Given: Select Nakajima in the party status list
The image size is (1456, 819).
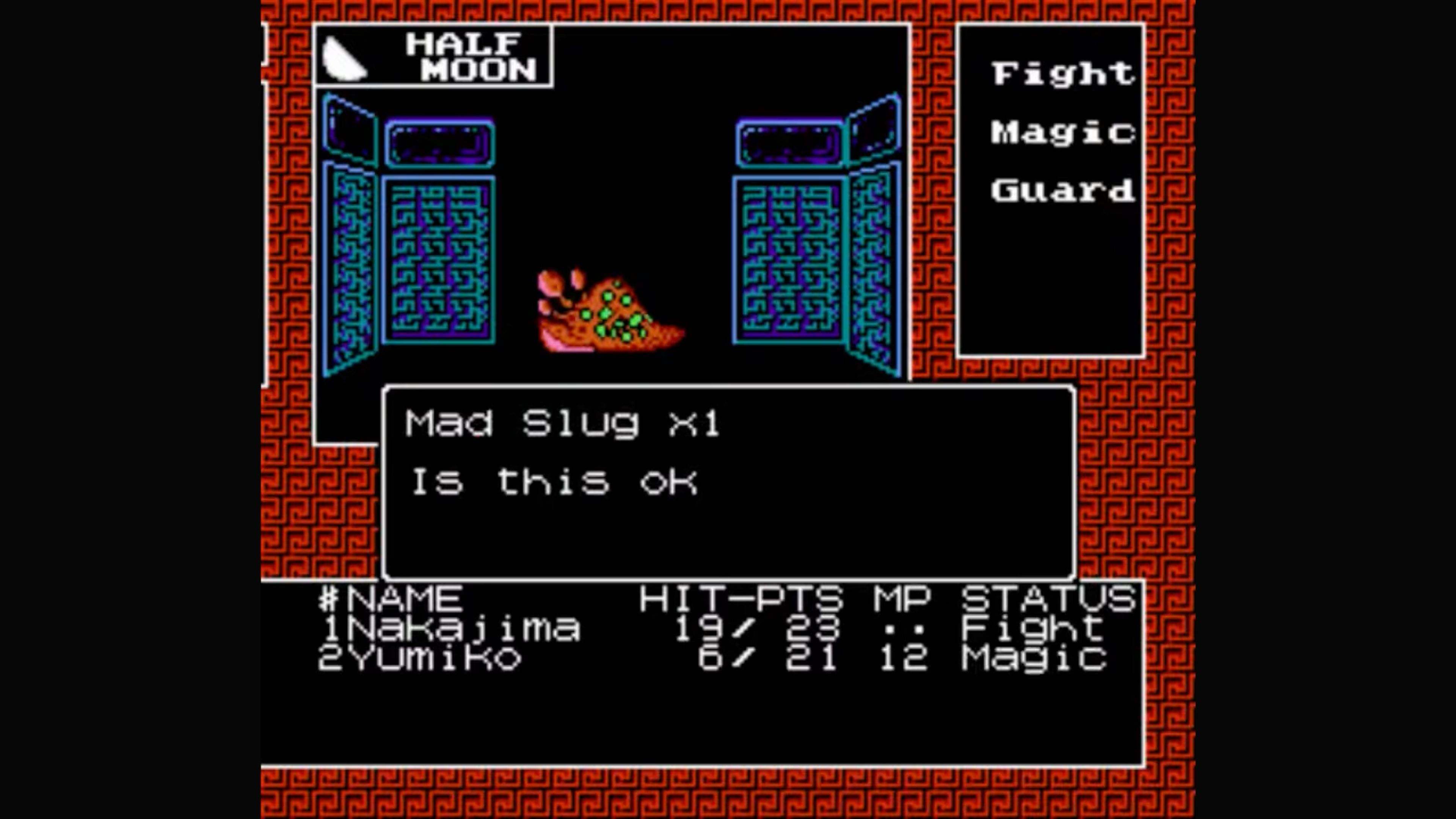Looking at the screenshot, I should [452, 628].
